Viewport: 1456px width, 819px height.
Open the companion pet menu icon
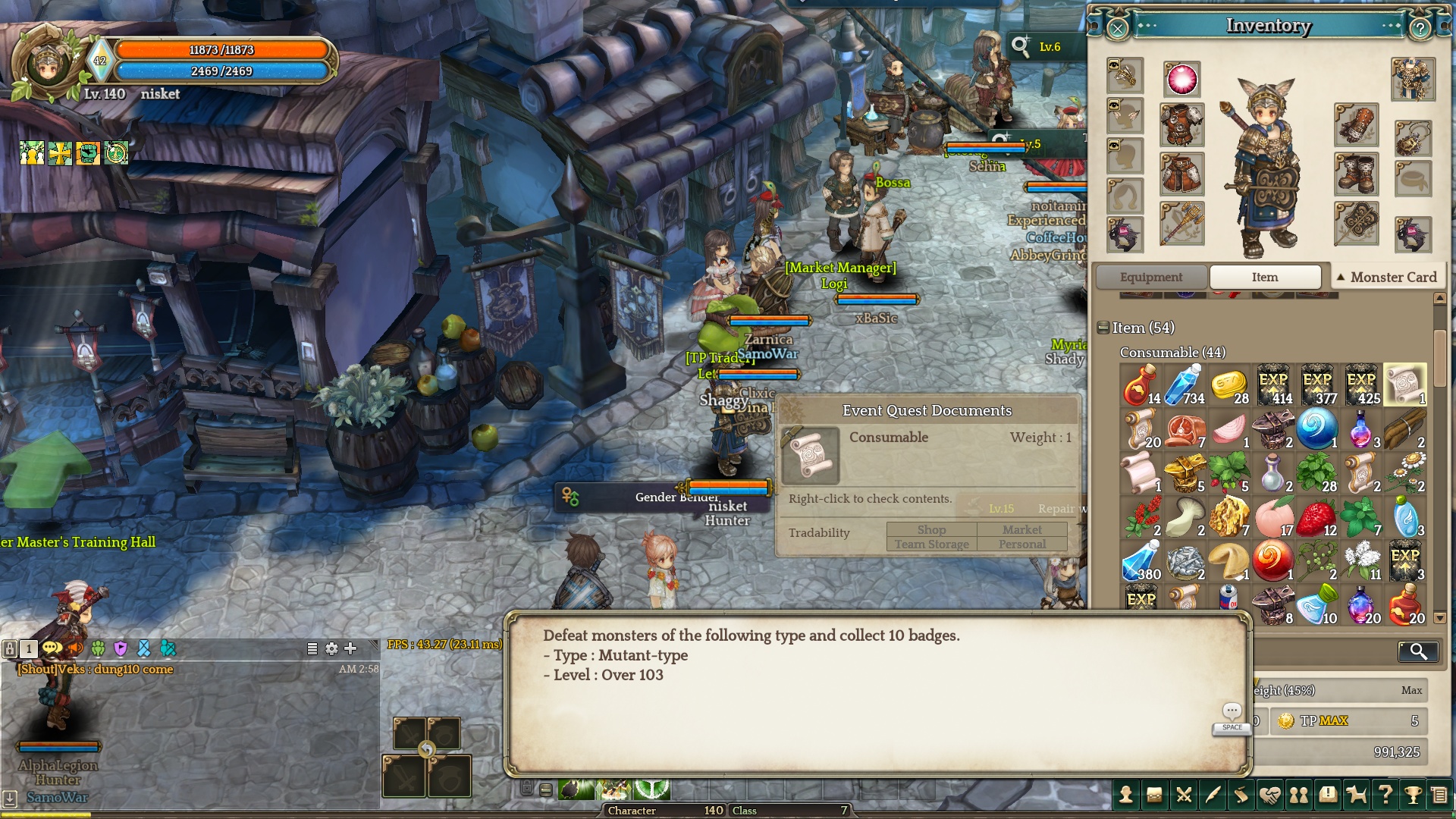(x=1356, y=795)
